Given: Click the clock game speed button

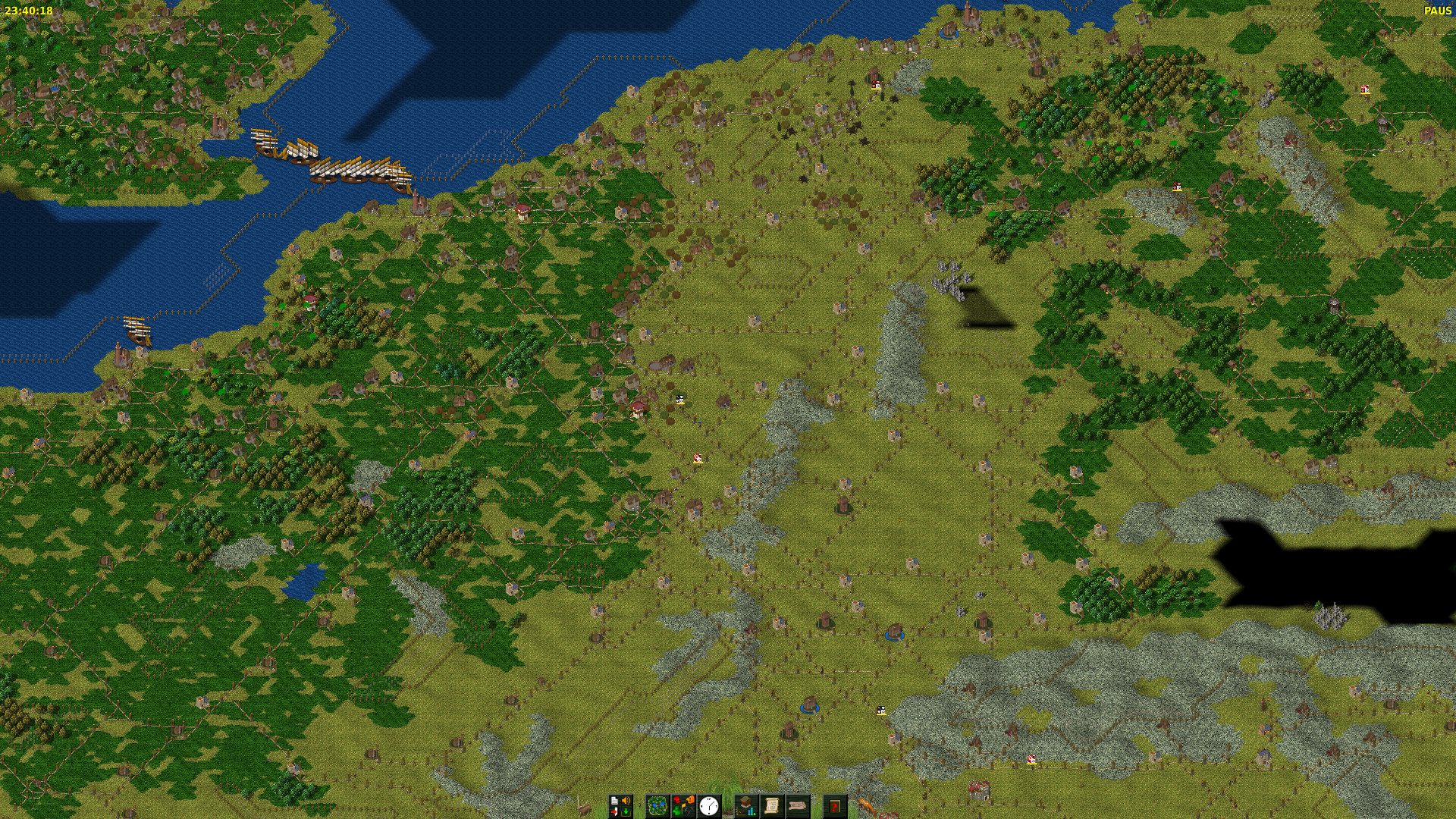Looking at the screenshot, I should [x=709, y=805].
